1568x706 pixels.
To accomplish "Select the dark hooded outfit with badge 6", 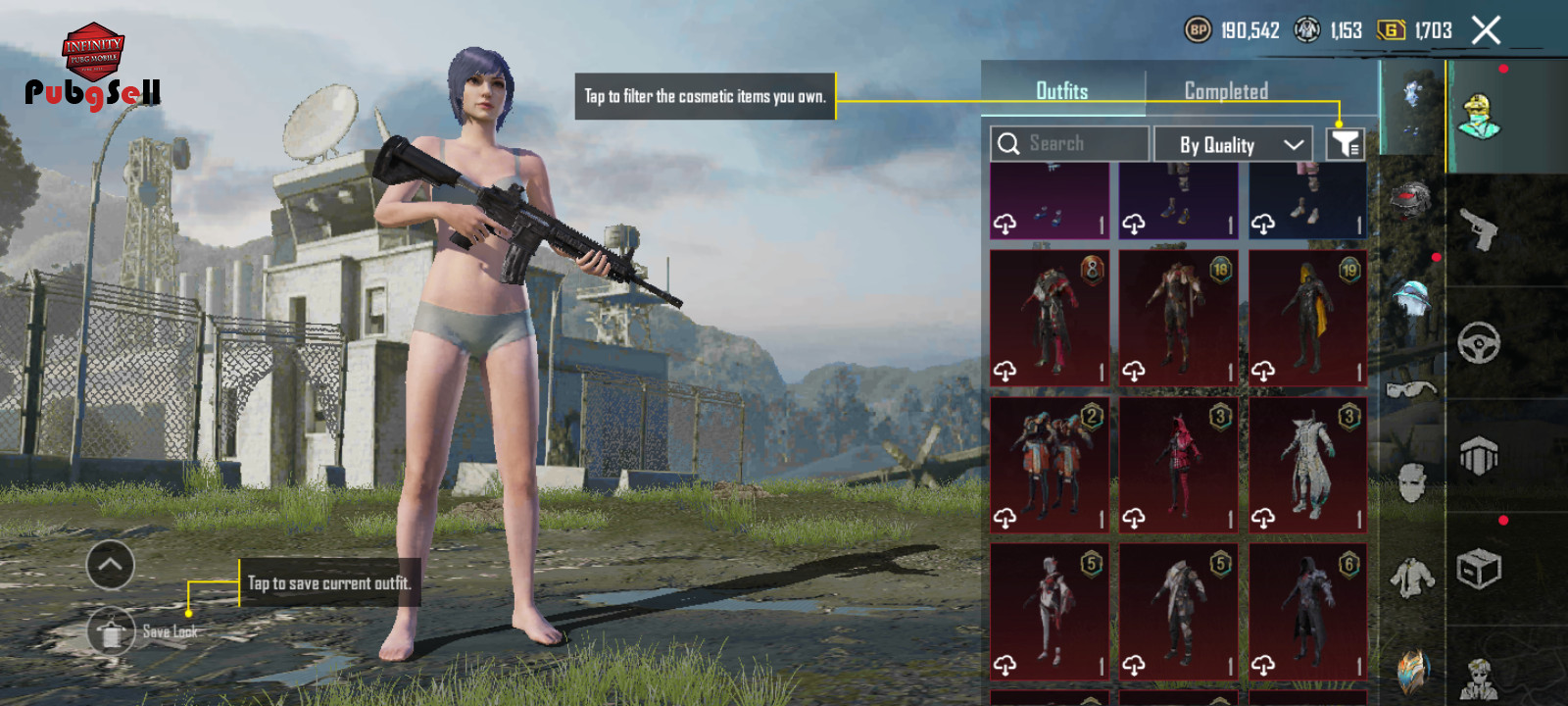I will pos(1308,612).
